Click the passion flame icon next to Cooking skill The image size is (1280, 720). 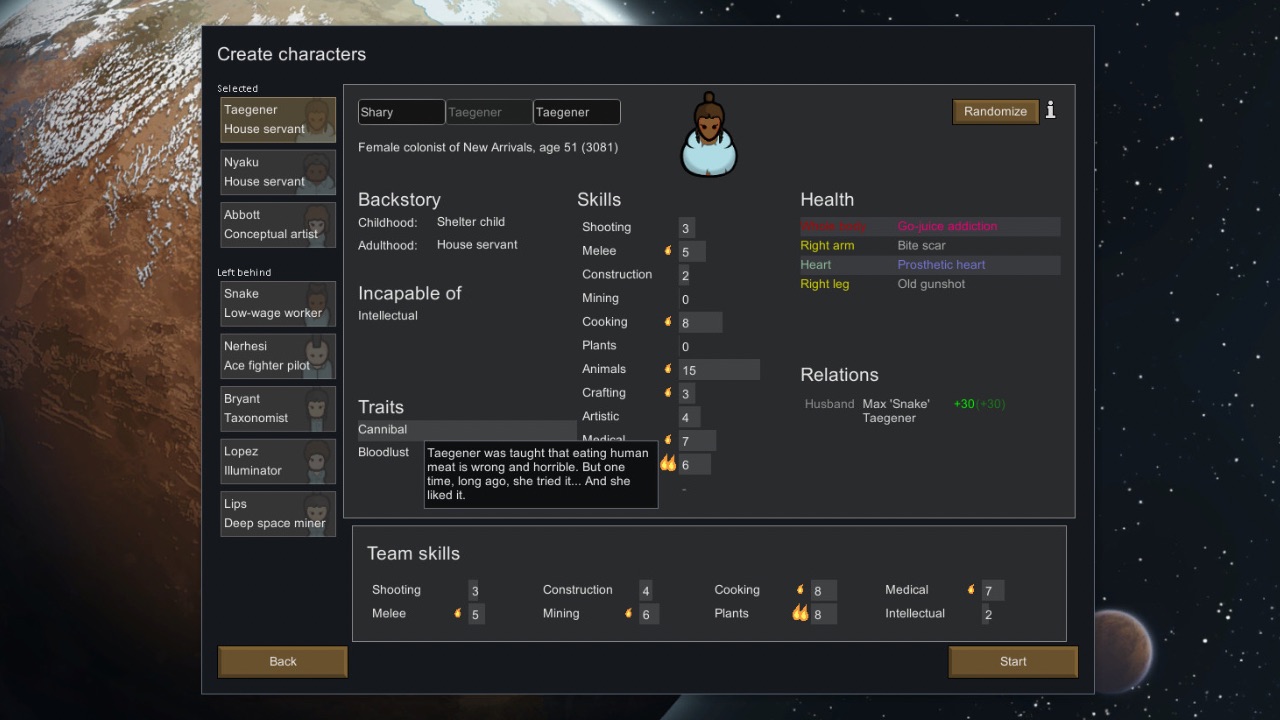coord(668,322)
